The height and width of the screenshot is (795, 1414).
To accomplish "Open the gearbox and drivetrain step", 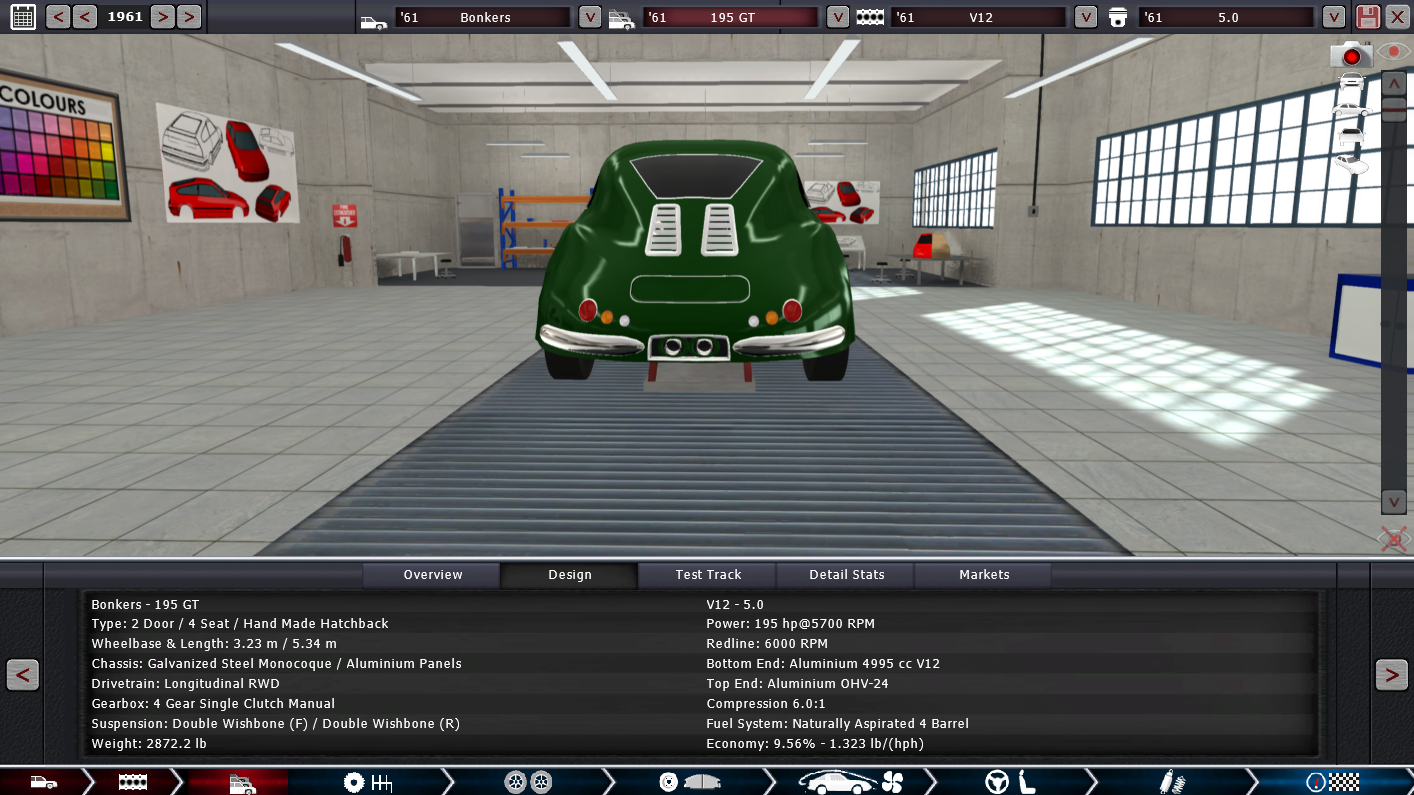I will coord(367,782).
